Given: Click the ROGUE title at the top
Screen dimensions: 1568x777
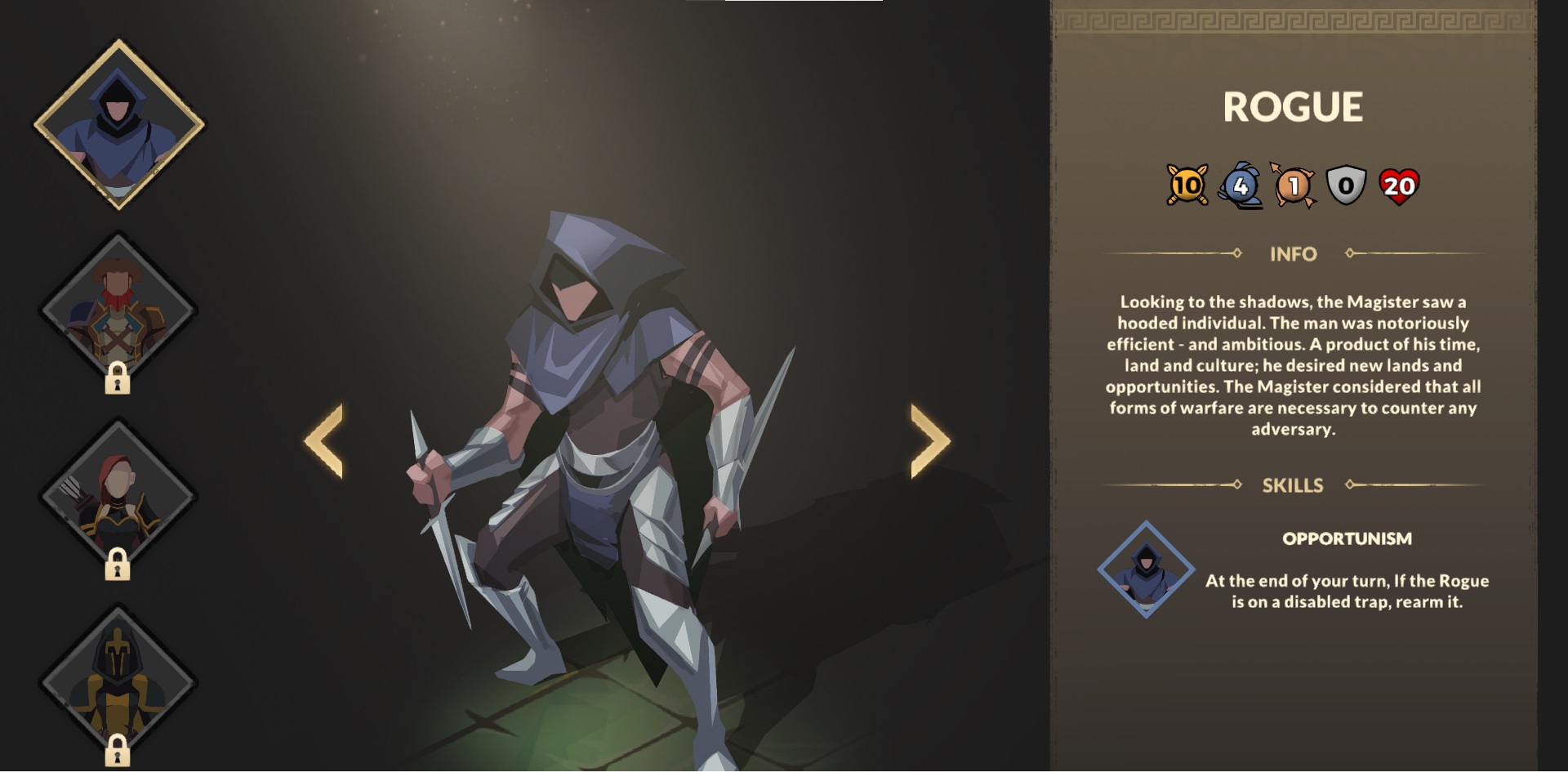Looking at the screenshot, I should pyautogui.click(x=1293, y=105).
